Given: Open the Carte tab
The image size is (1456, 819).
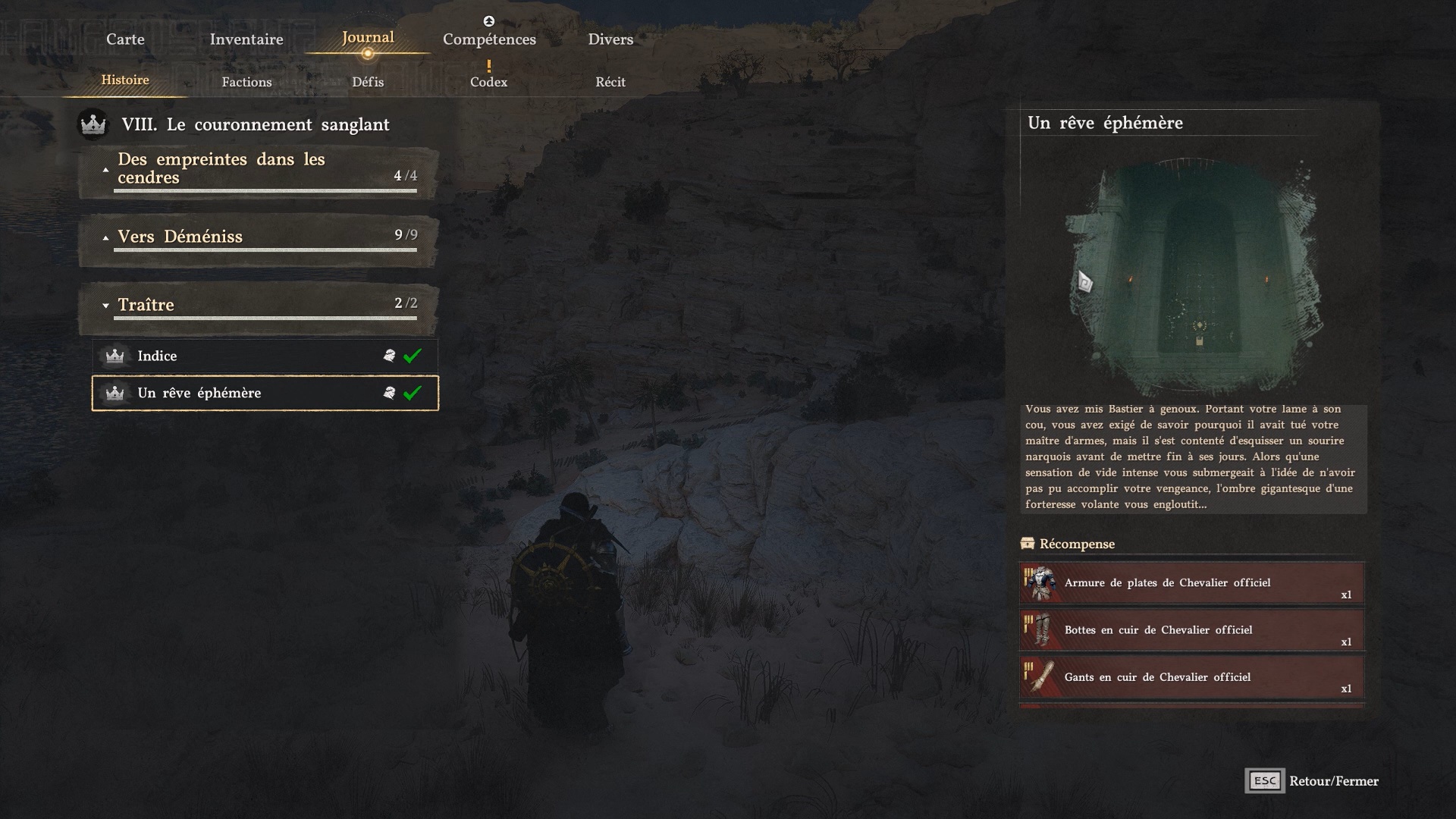Looking at the screenshot, I should [x=125, y=39].
